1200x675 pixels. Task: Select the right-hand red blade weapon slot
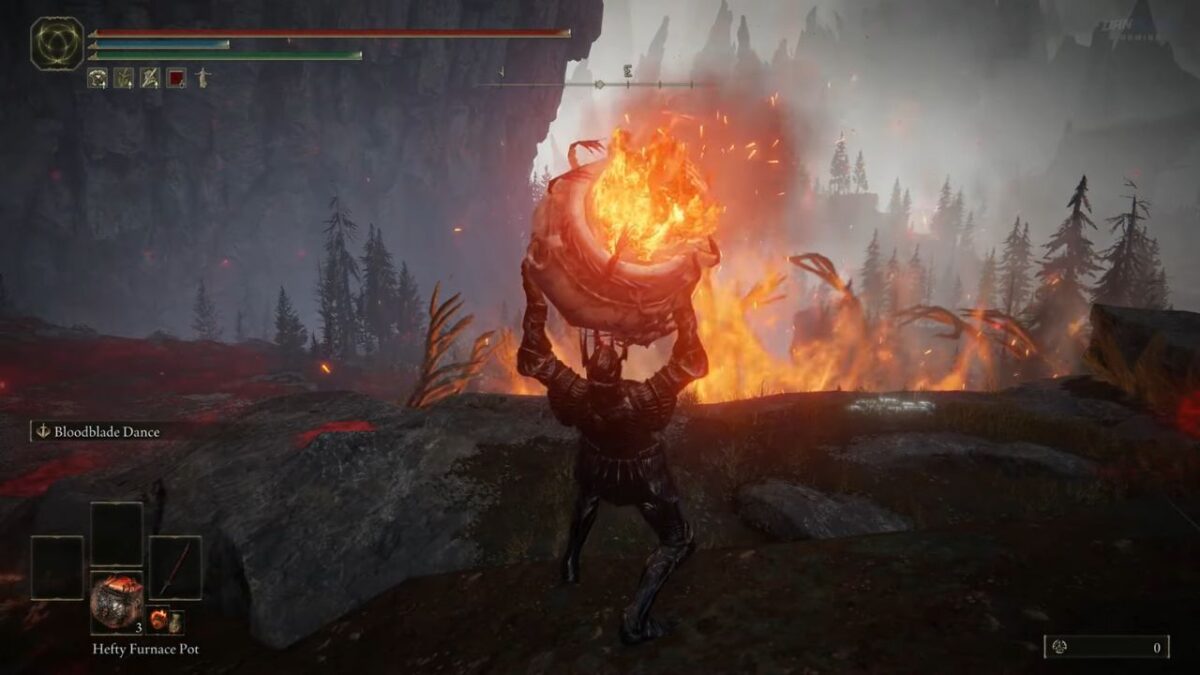tap(175, 567)
